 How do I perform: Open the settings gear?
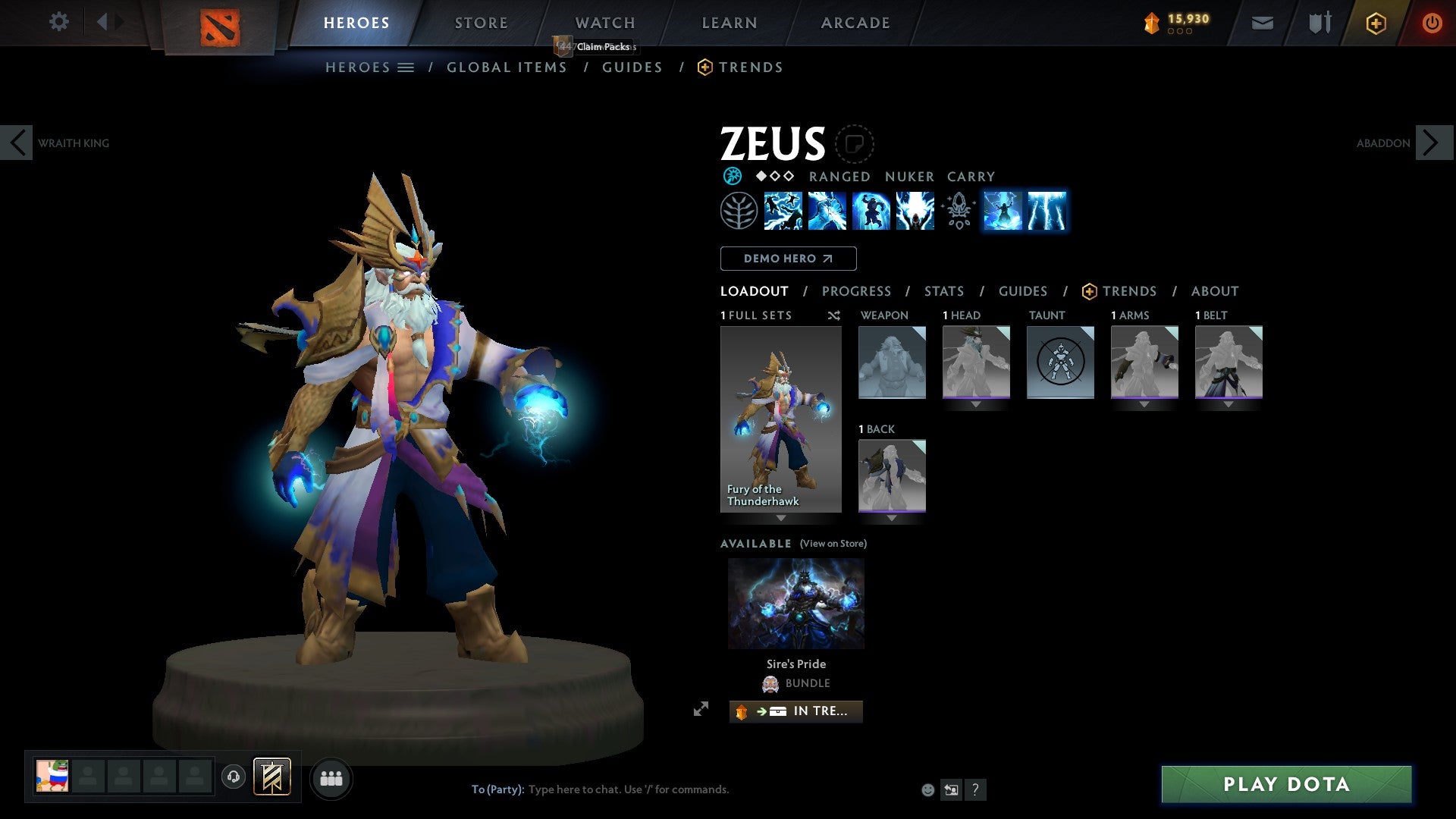pyautogui.click(x=58, y=22)
